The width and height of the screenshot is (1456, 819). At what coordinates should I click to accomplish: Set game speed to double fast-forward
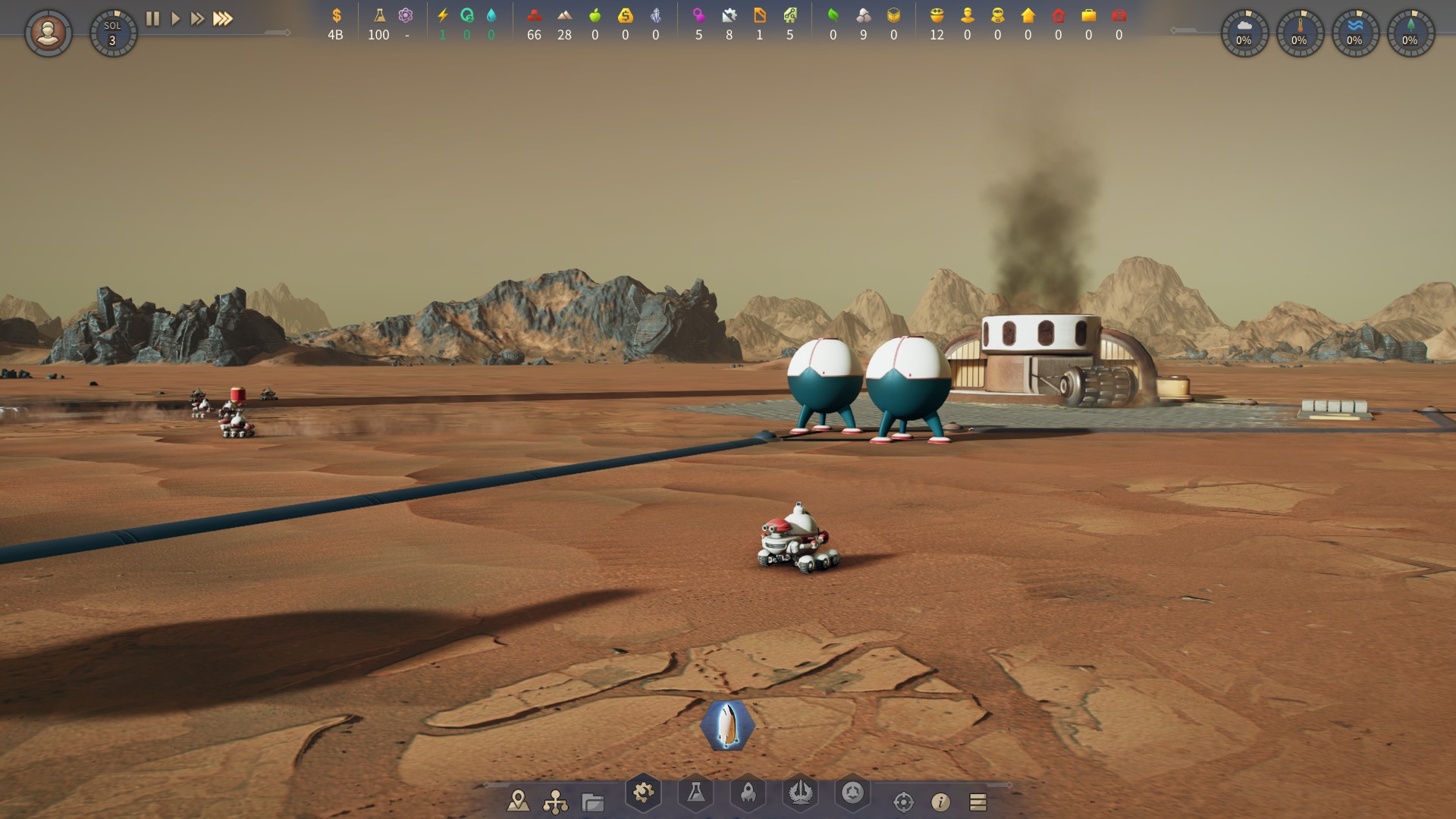pyautogui.click(x=197, y=19)
